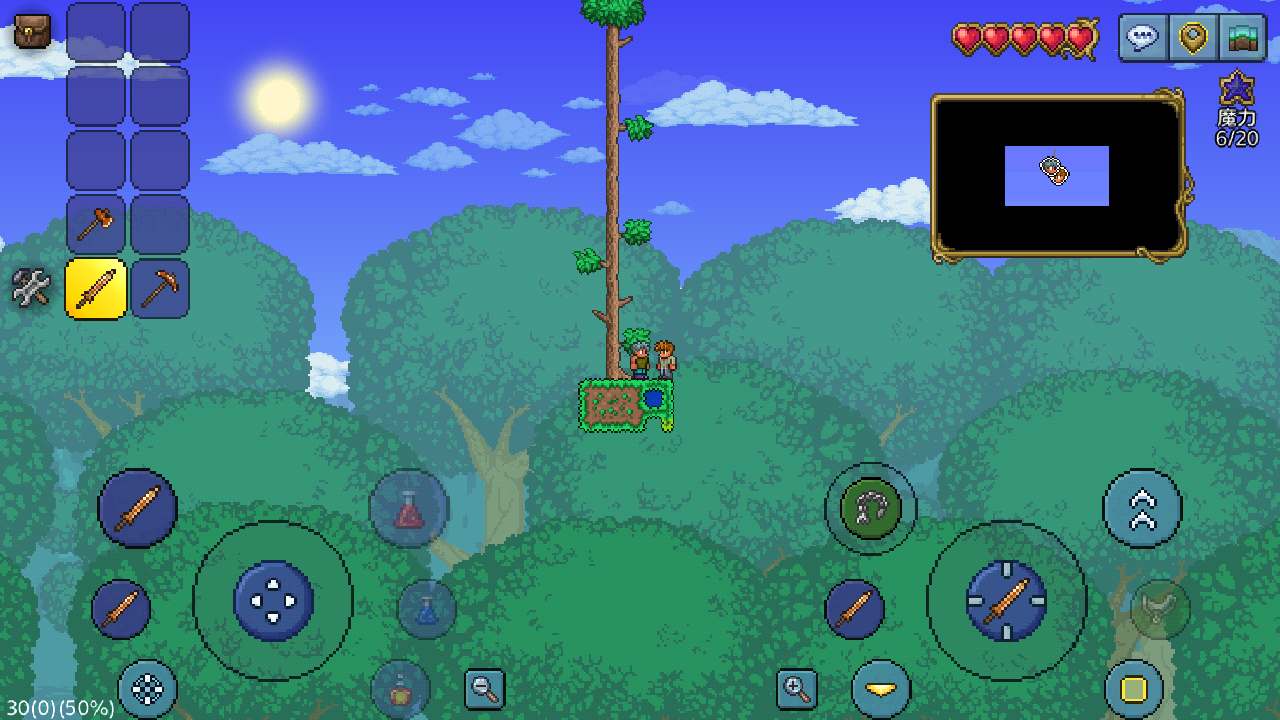Click the minimap frame
Image resolution: width=1280 pixels, height=720 pixels.
[x=1058, y=176]
